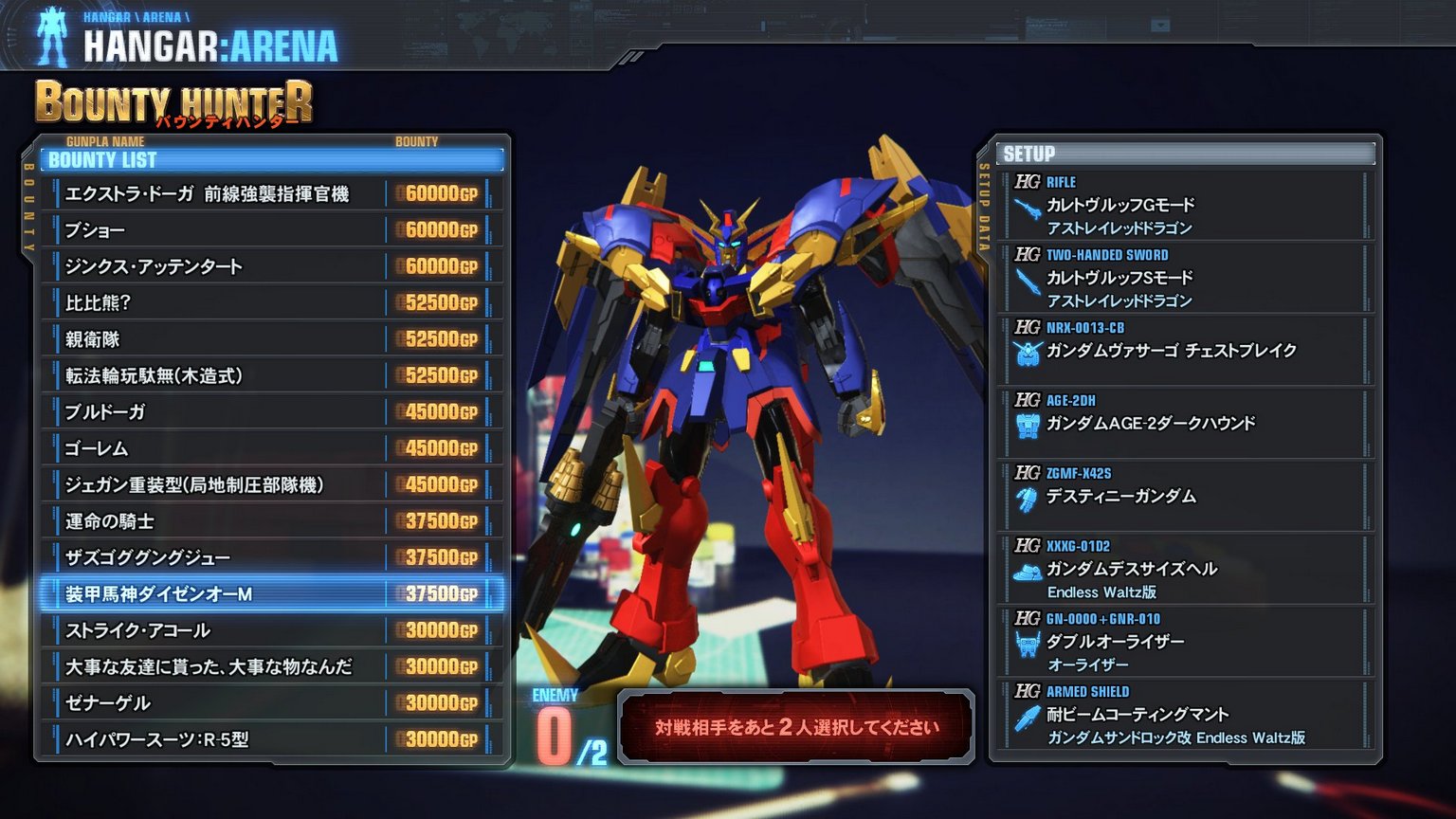Click the AGE-2DH Darkhound part icon

1028,424
